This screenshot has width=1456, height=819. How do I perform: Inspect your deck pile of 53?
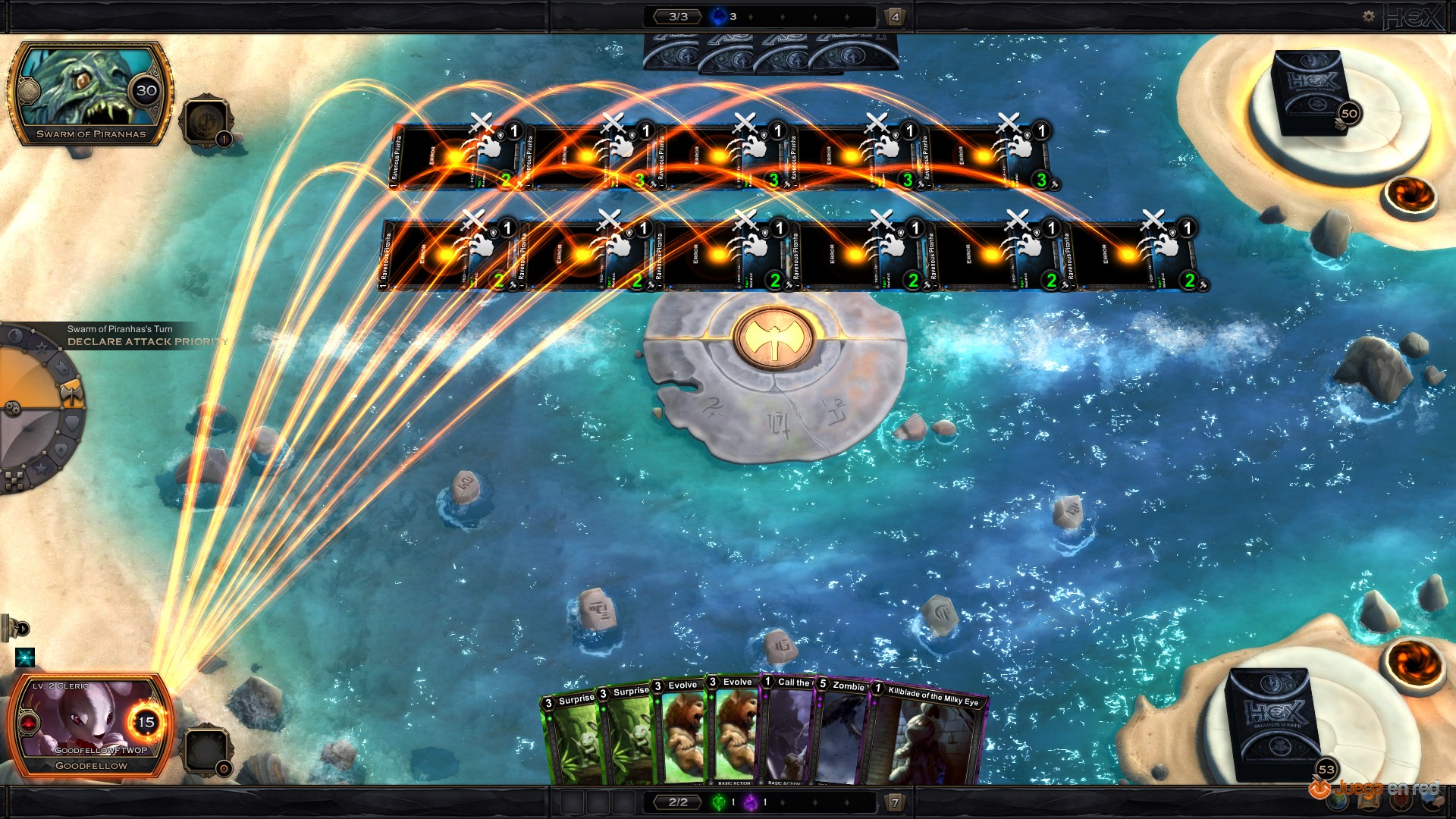click(x=1274, y=724)
